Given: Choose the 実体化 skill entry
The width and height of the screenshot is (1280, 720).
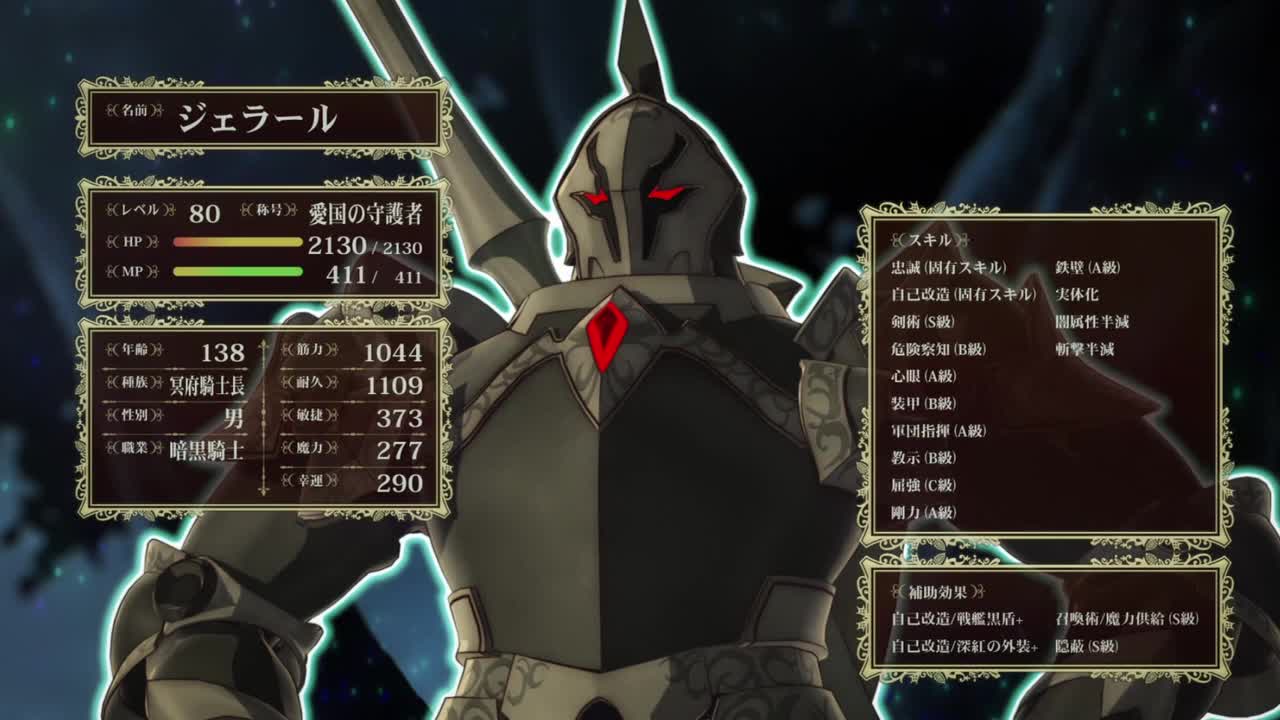Looking at the screenshot, I should tap(1076, 295).
